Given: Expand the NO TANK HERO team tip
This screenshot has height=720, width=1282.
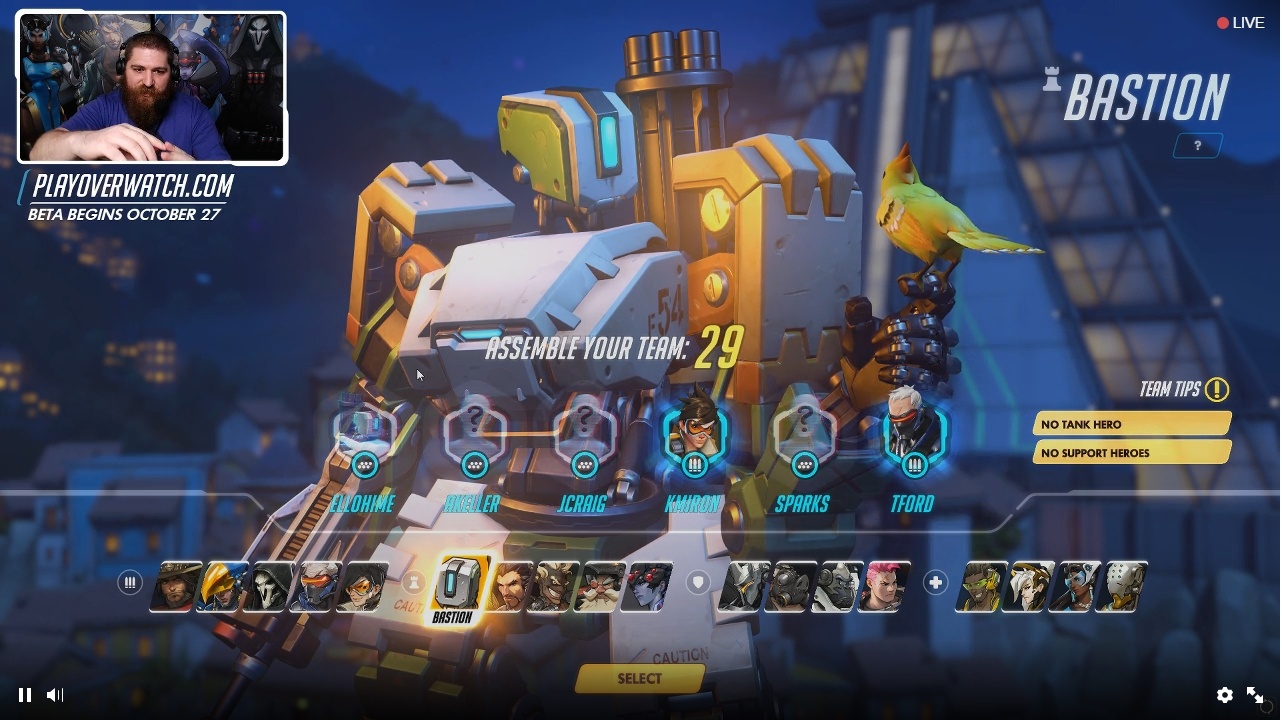Looking at the screenshot, I should click(x=1131, y=424).
